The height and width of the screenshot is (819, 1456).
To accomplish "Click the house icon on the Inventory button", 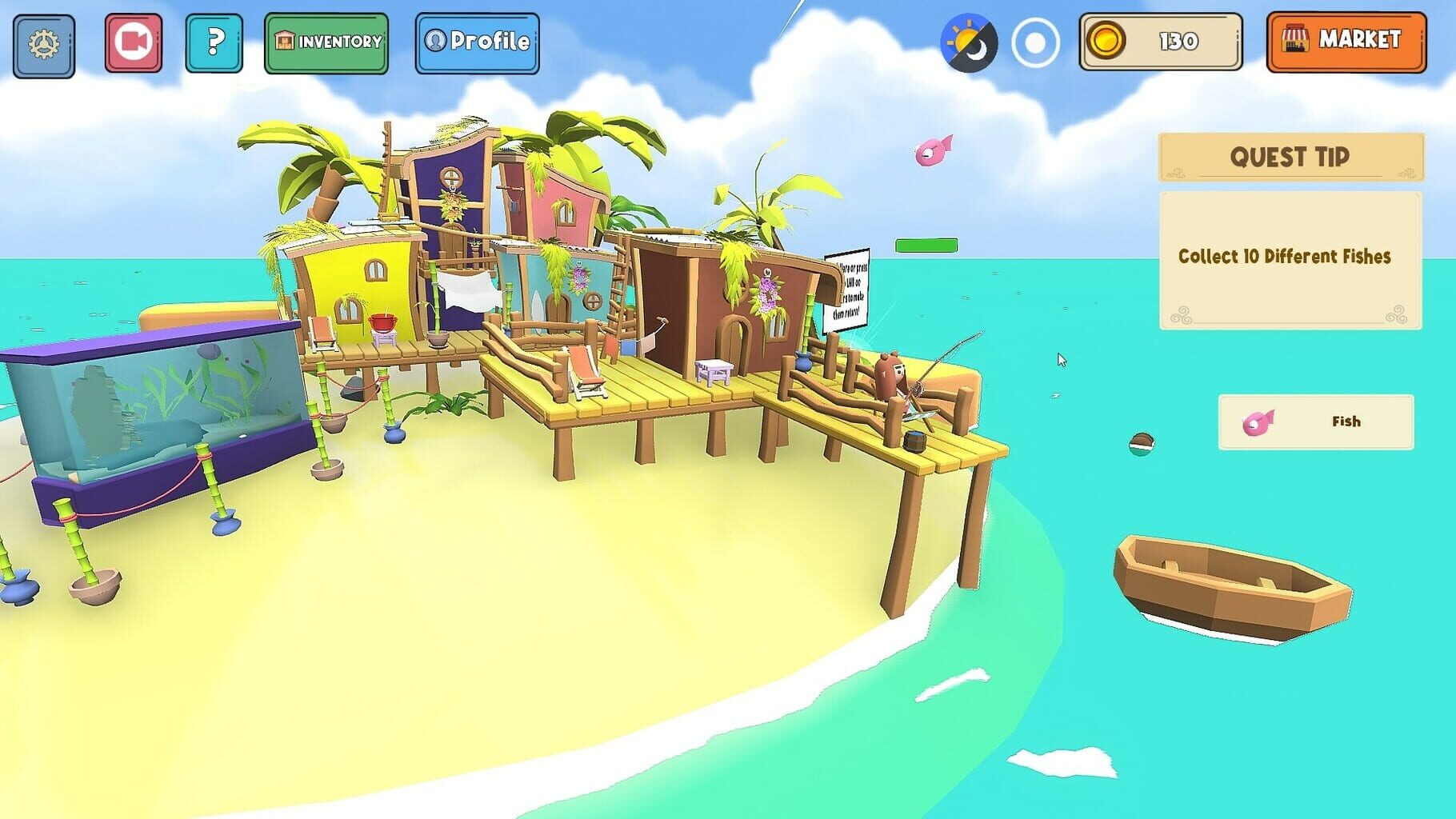I will point(283,39).
